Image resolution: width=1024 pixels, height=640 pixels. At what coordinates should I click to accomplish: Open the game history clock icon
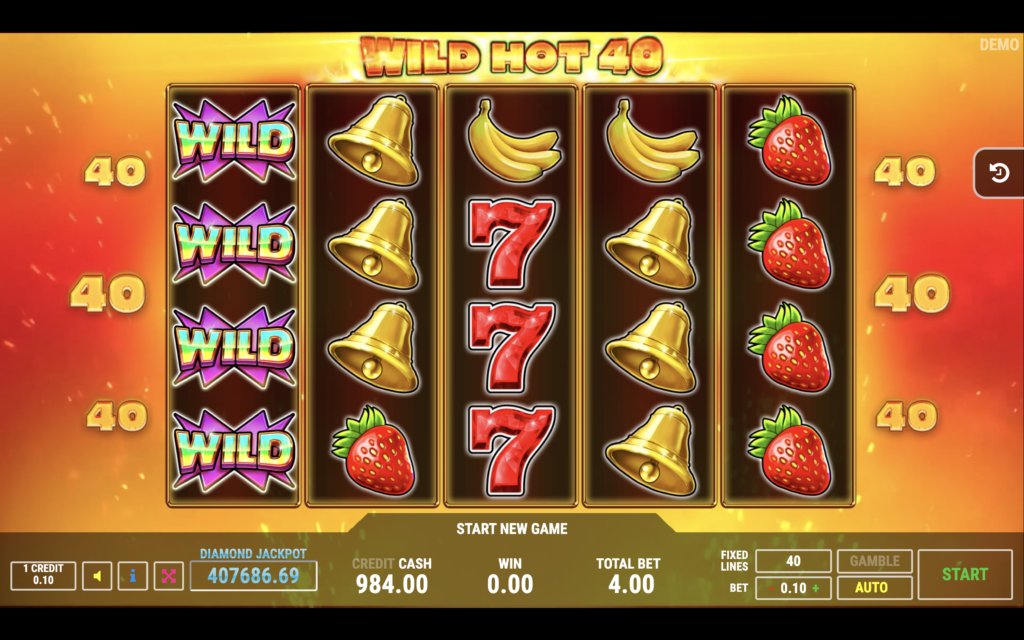pos(999,174)
